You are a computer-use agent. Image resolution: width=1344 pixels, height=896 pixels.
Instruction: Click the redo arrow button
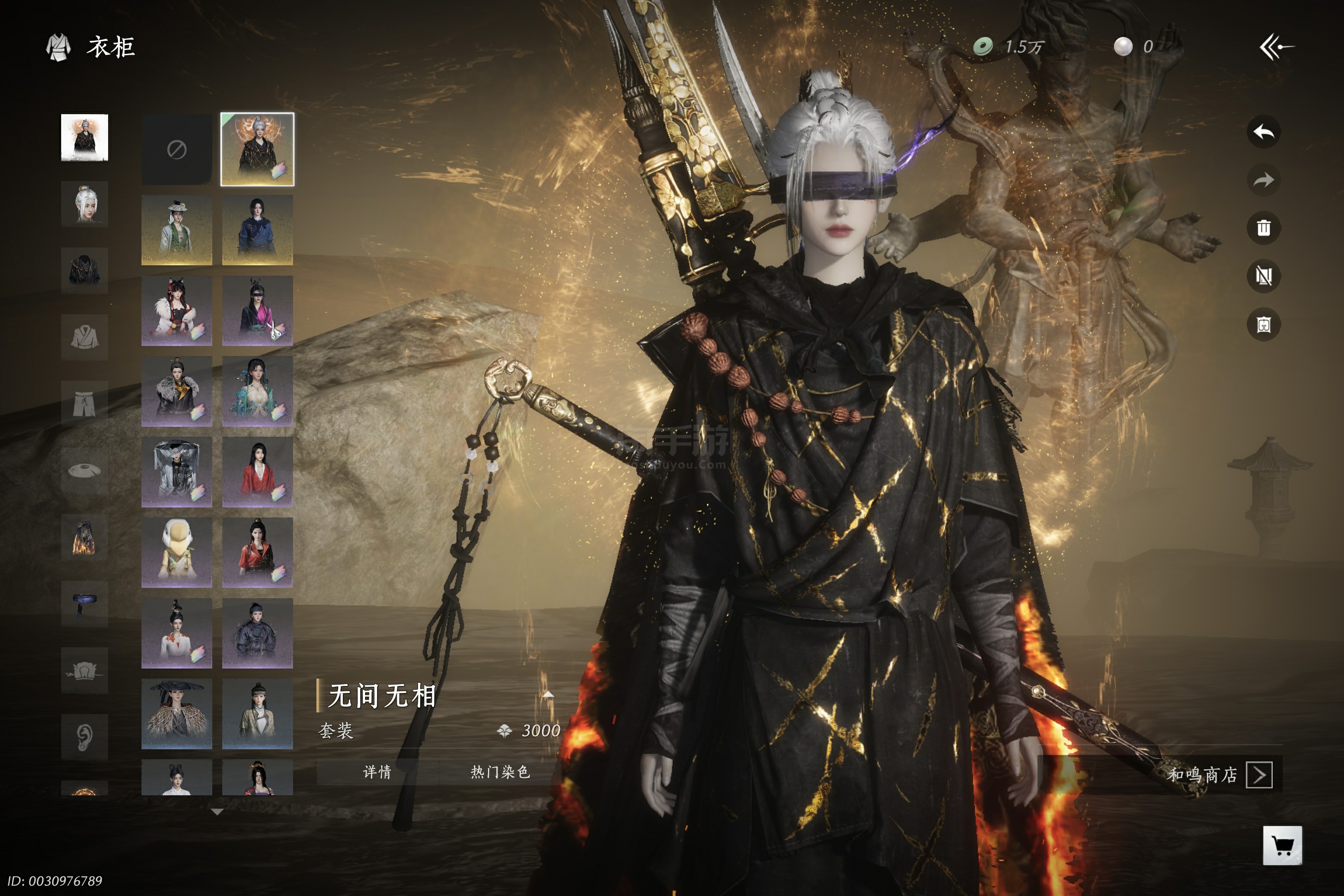pyautogui.click(x=1263, y=181)
